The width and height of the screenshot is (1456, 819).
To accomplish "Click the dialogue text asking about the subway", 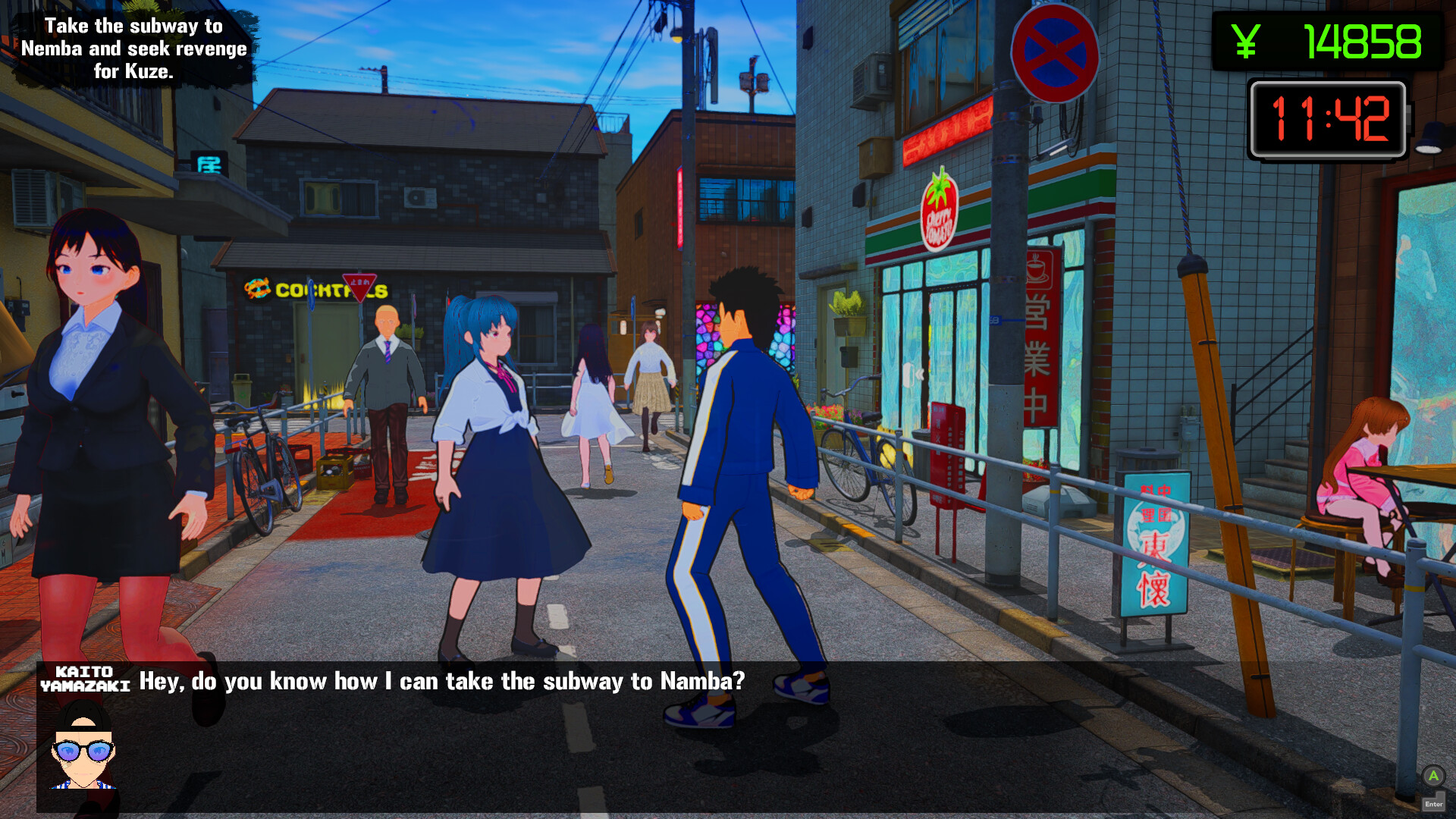I will [x=441, y=681].
